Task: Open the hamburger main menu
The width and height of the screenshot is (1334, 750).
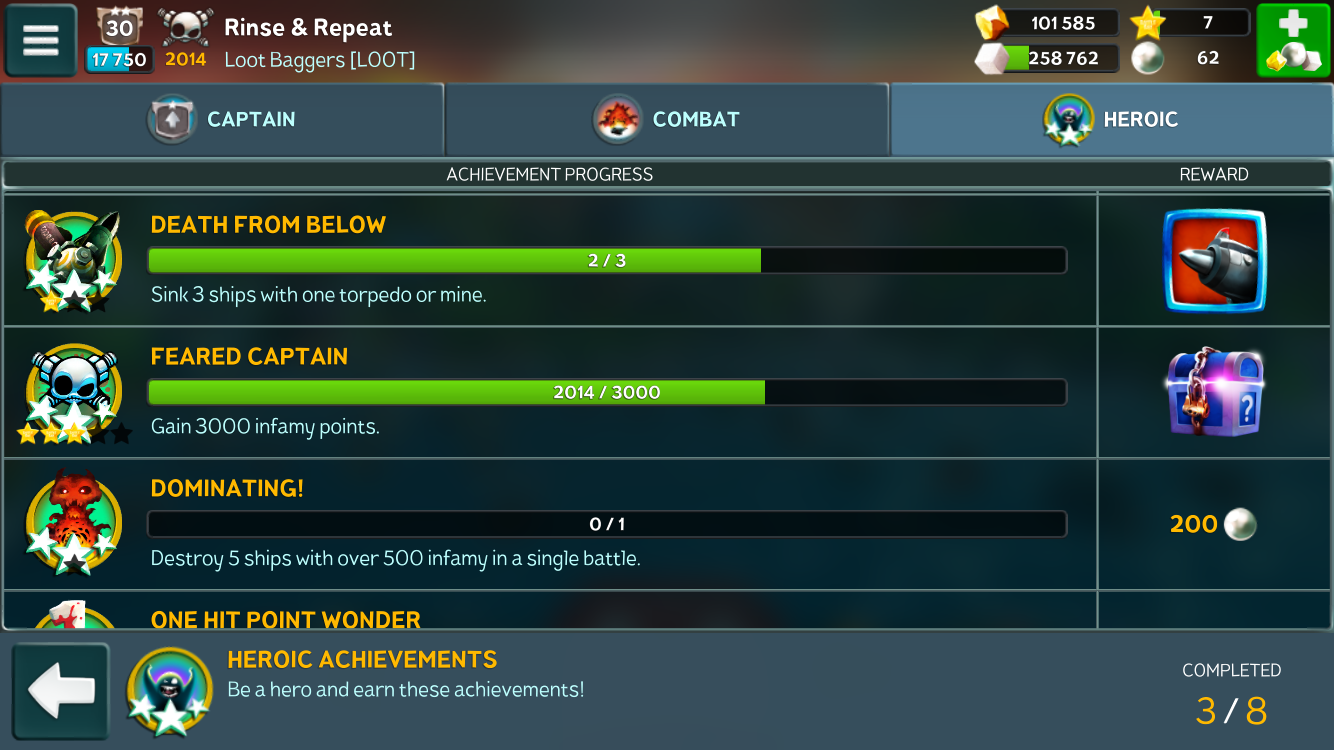Action: coord(41,40)
